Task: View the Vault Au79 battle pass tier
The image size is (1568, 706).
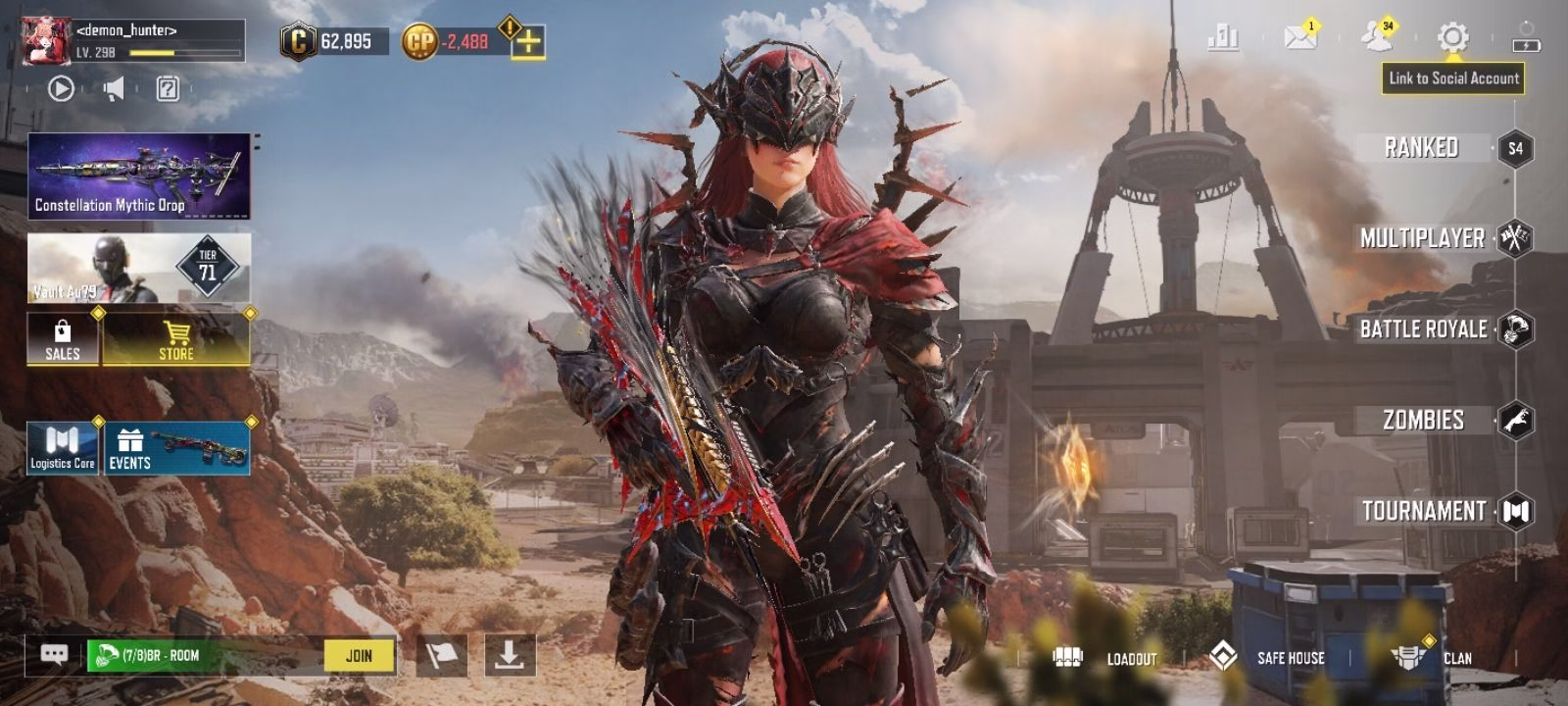Action: 138,268
